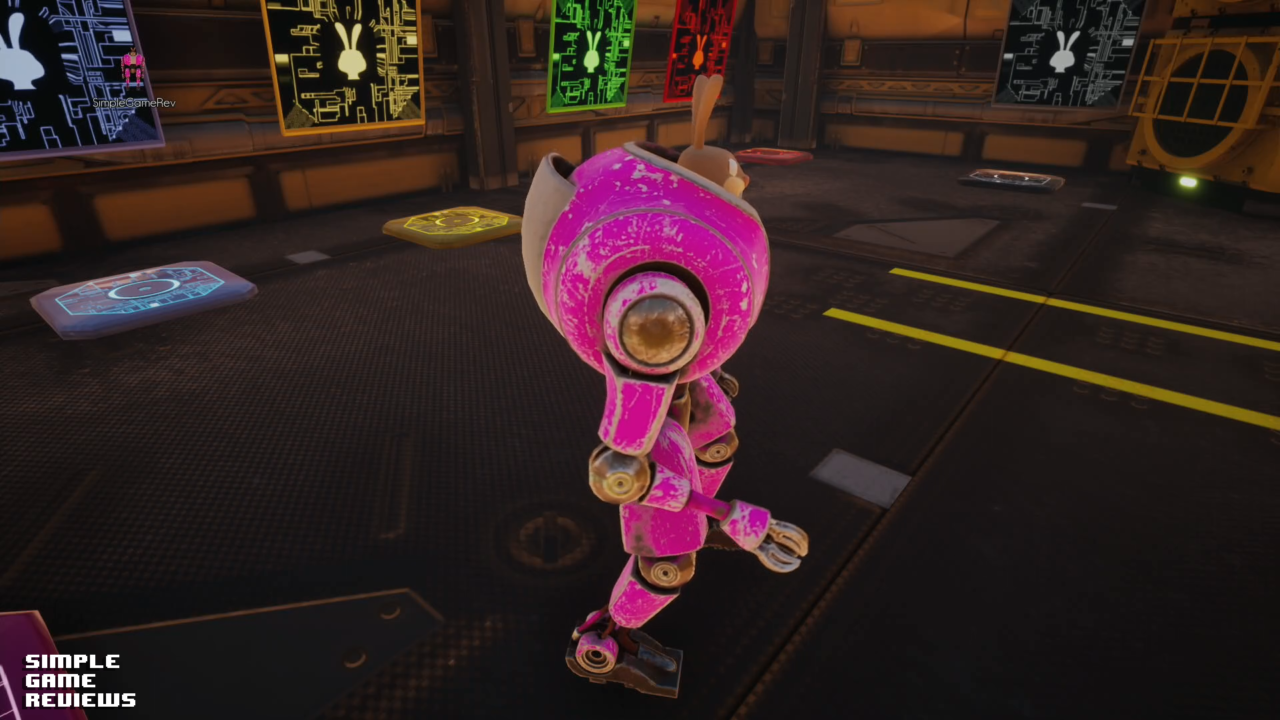
Task: Click the Simple Game Reviews channel watermark
Action: point(80,681)
